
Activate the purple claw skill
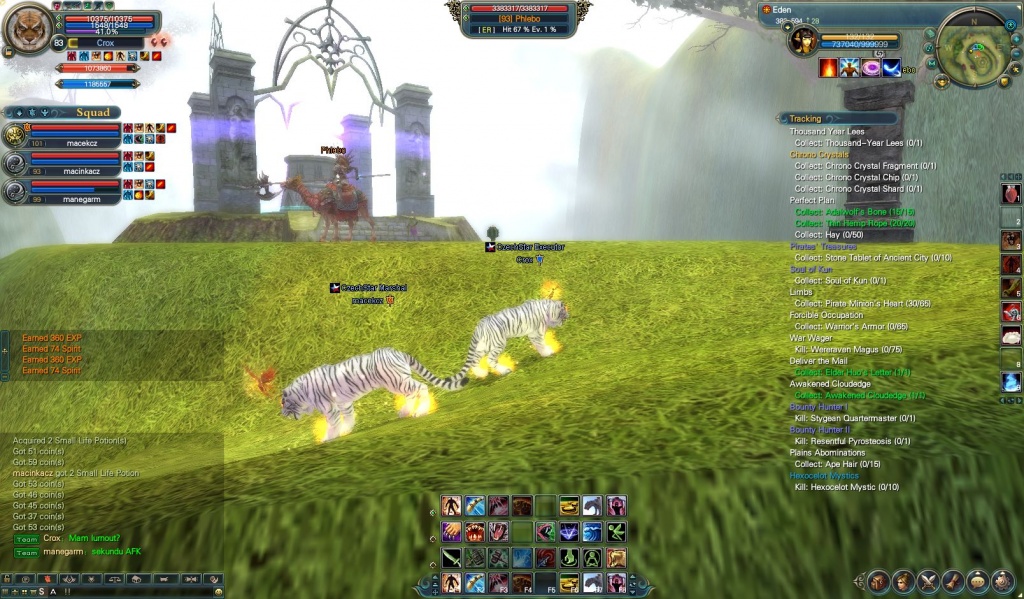click(x=451, y=531)
